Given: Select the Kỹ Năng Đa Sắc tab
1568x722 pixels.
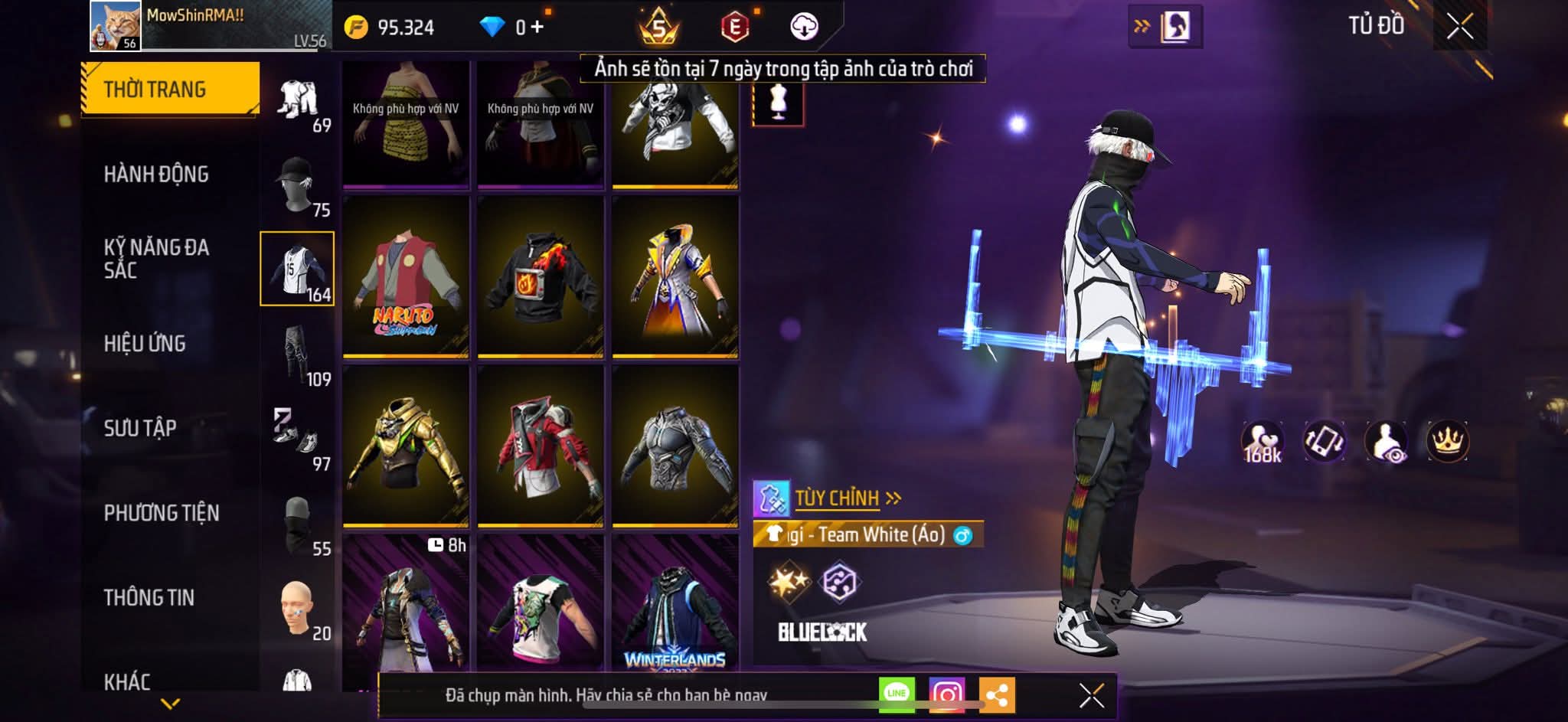Looking at the screenshot, I should (x=156, y=258).
